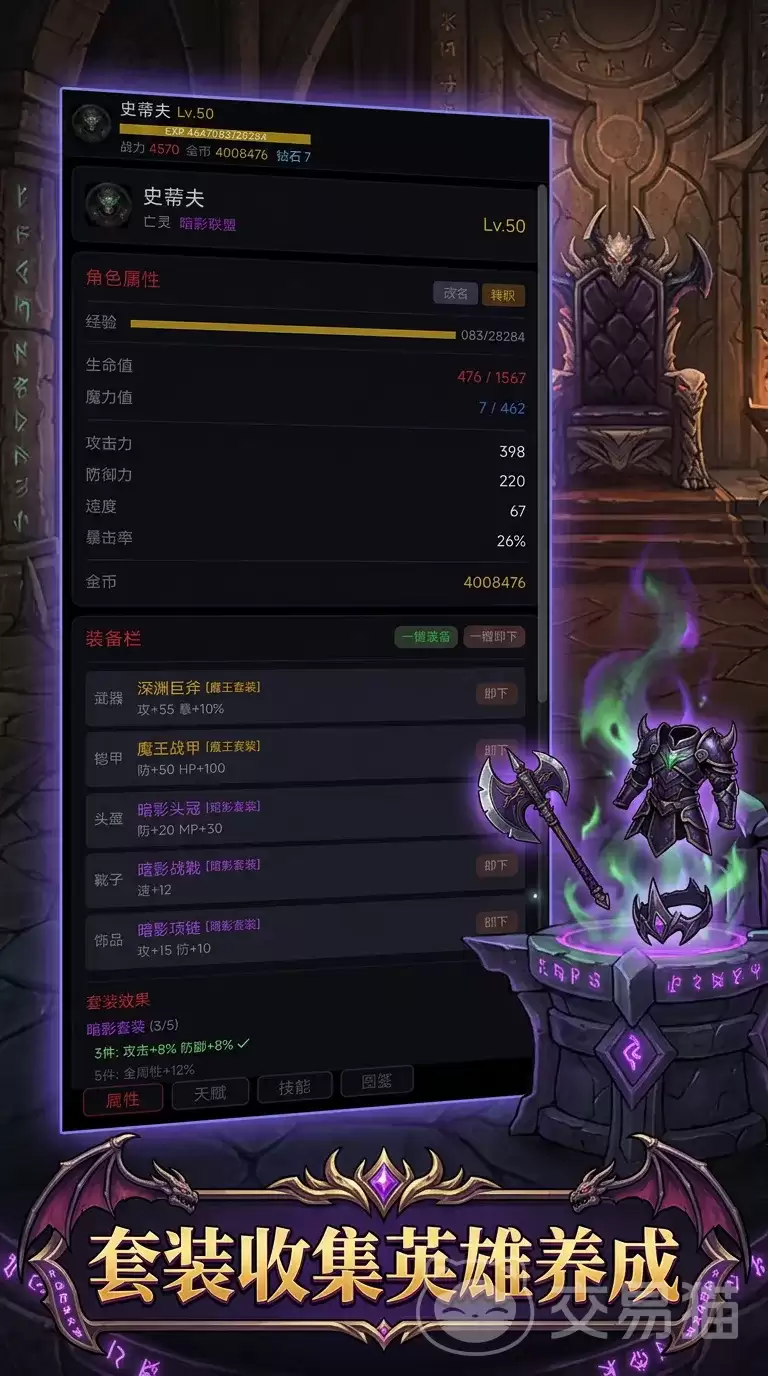The image size is (768, 1376).
Task: Click the 改名 rename button
Action: point(455,293)
